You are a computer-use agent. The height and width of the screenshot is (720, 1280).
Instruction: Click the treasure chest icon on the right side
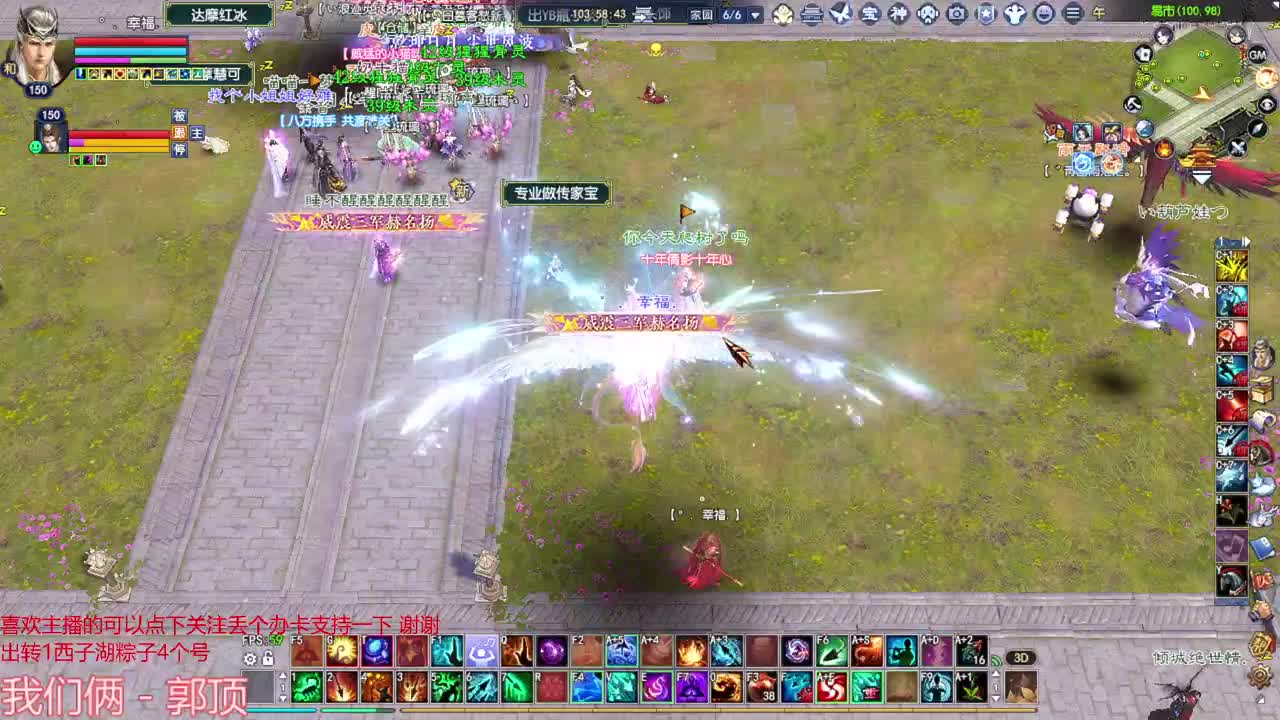1261,393
